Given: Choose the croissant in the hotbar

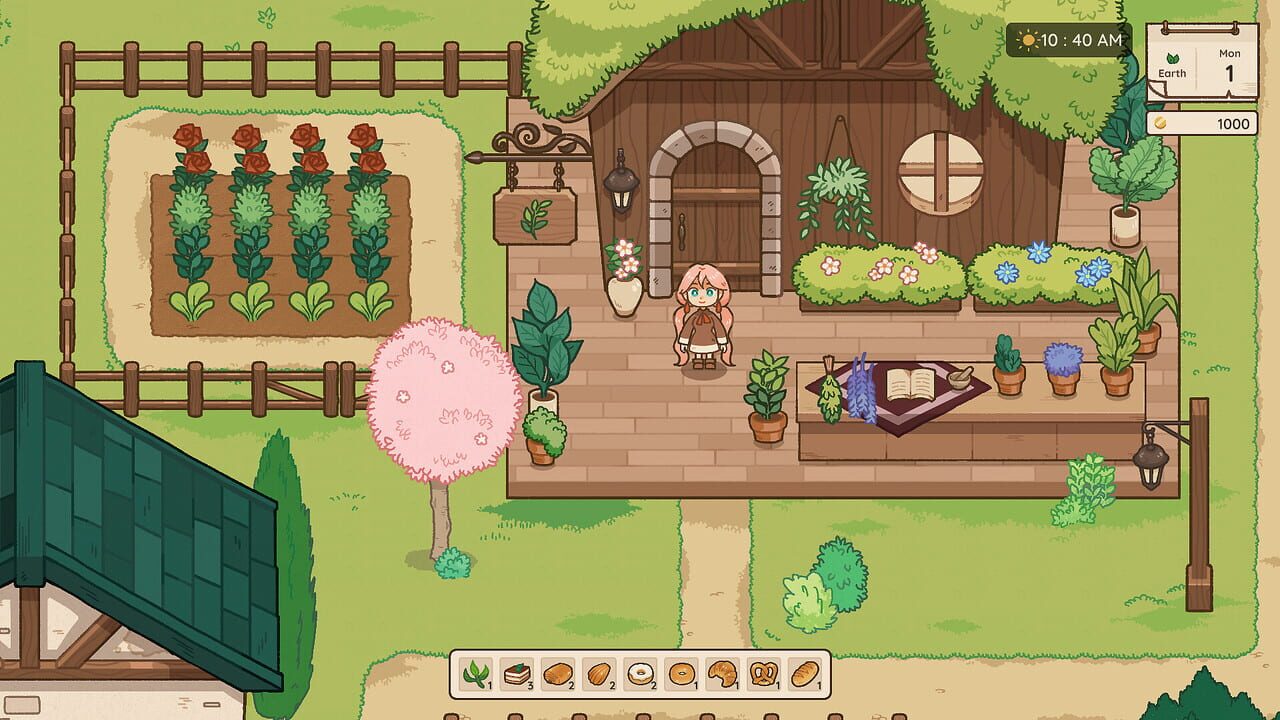Looking at the screenshot, I should tap(722, 671).
